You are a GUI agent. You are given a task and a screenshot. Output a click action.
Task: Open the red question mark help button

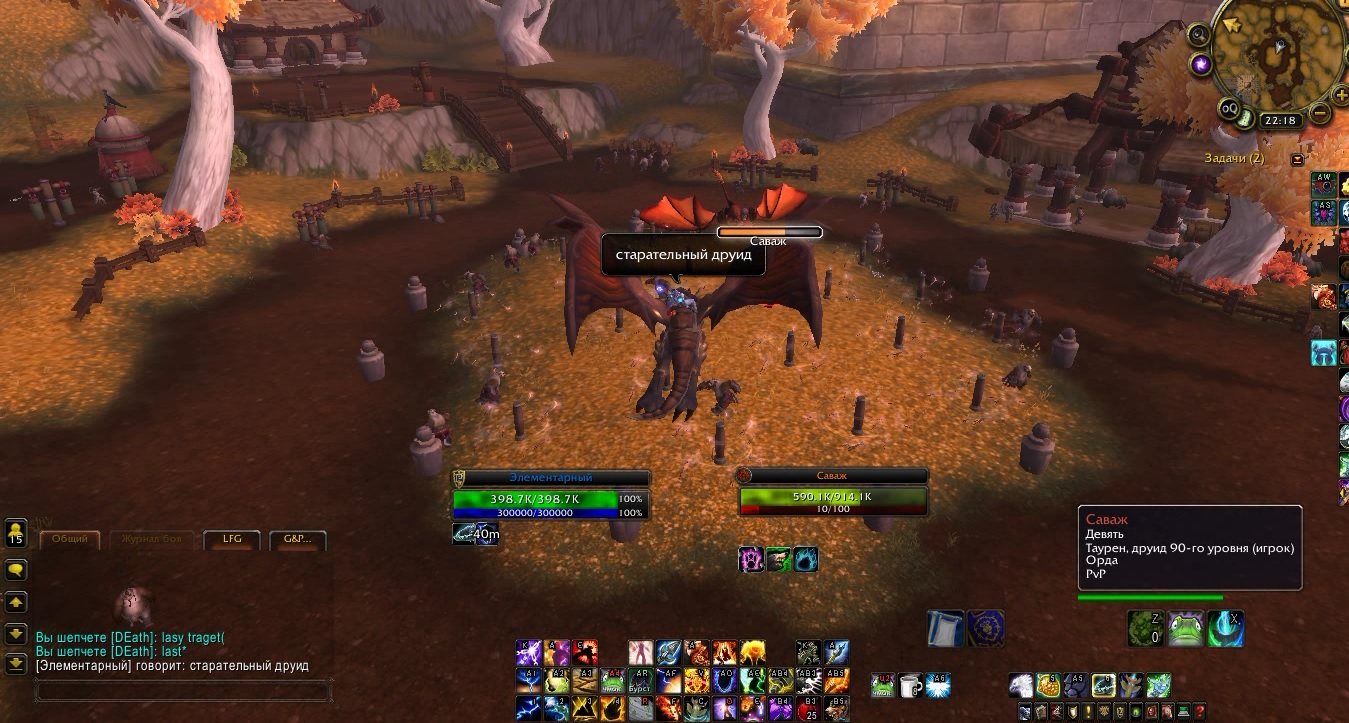click(x=1200, y=711)
